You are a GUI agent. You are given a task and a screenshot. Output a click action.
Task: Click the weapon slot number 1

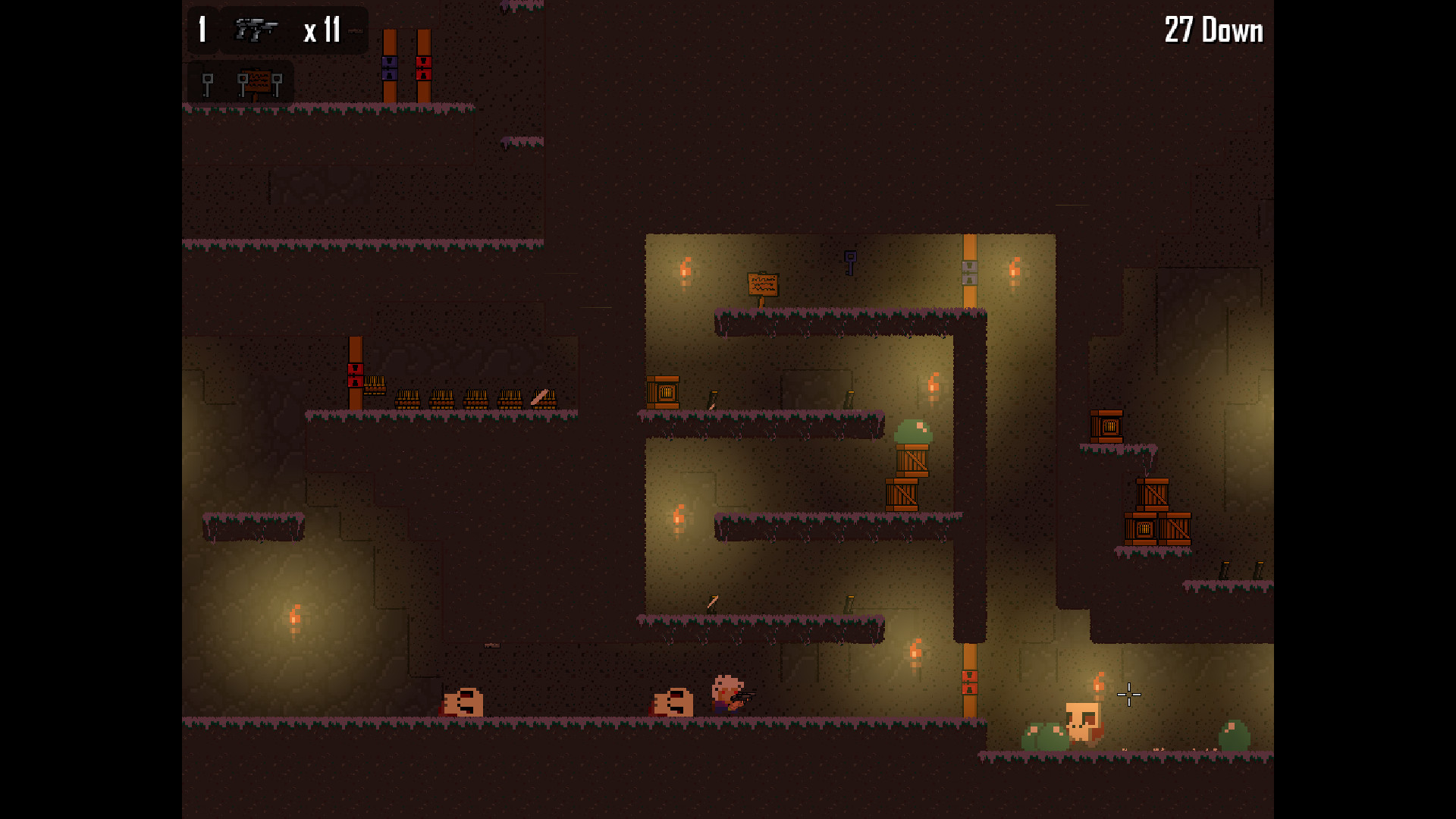(201, 30)
